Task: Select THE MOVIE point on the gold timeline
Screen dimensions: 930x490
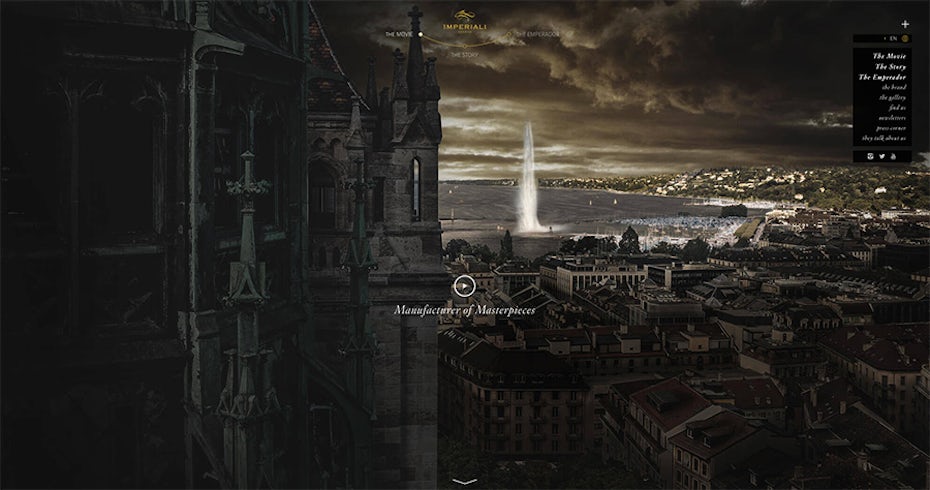Action: point(420,34)
